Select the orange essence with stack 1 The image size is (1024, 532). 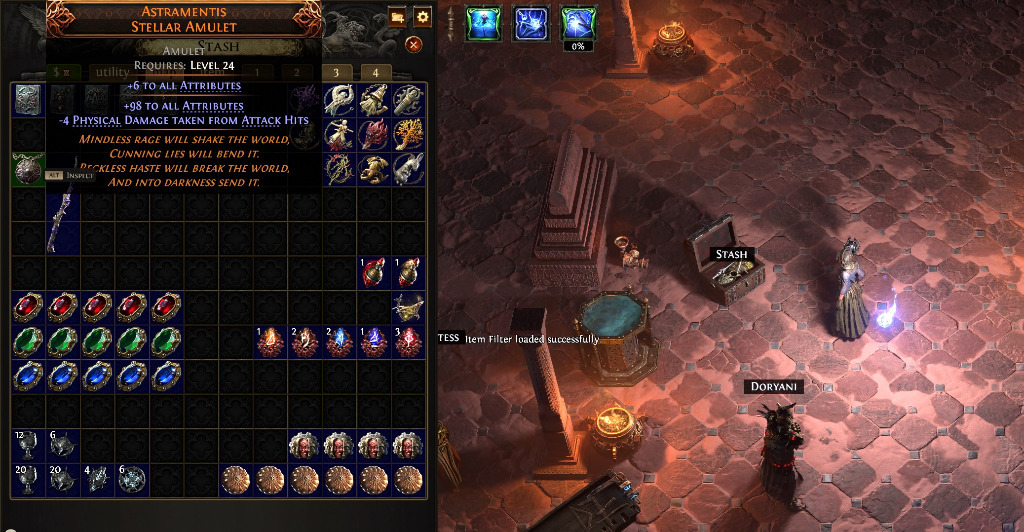click(x=269, y=342)
